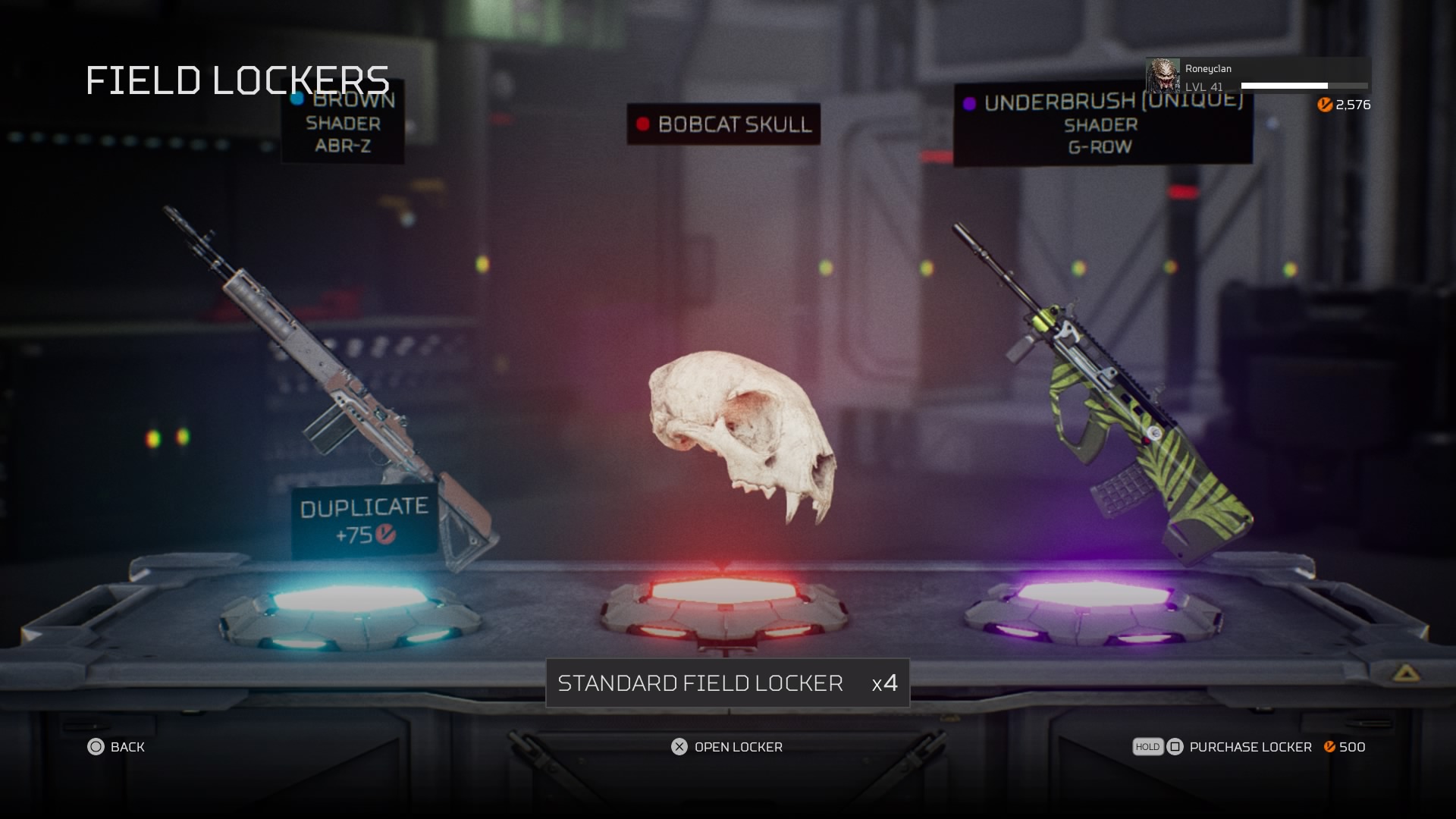The height and width of the screenshot is (819, 1456).
Task: Go back from Field Lockers
Action: (x=116, y=747)
